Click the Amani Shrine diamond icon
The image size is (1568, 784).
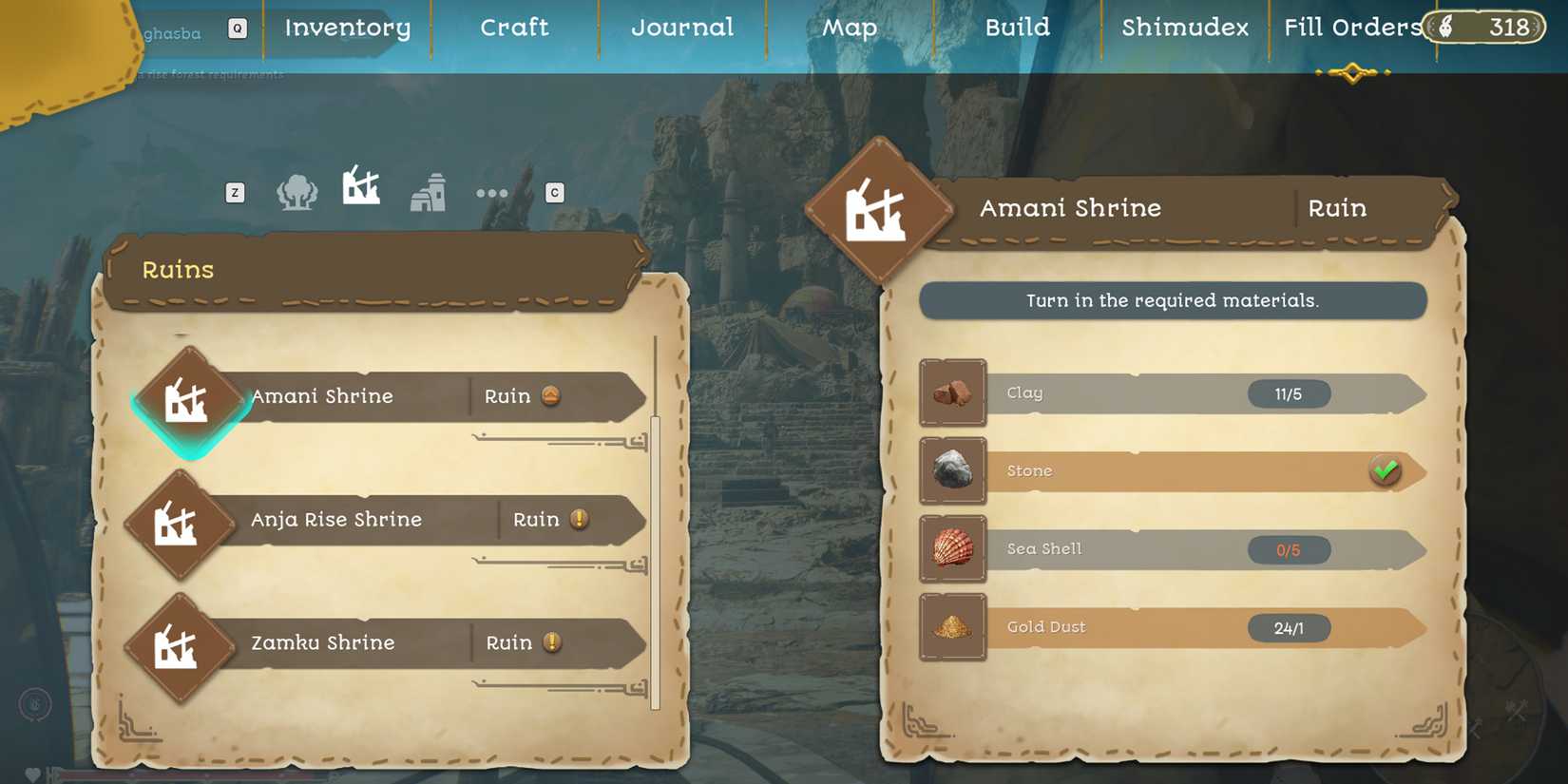pyautogui.click(x=190, y=399)
